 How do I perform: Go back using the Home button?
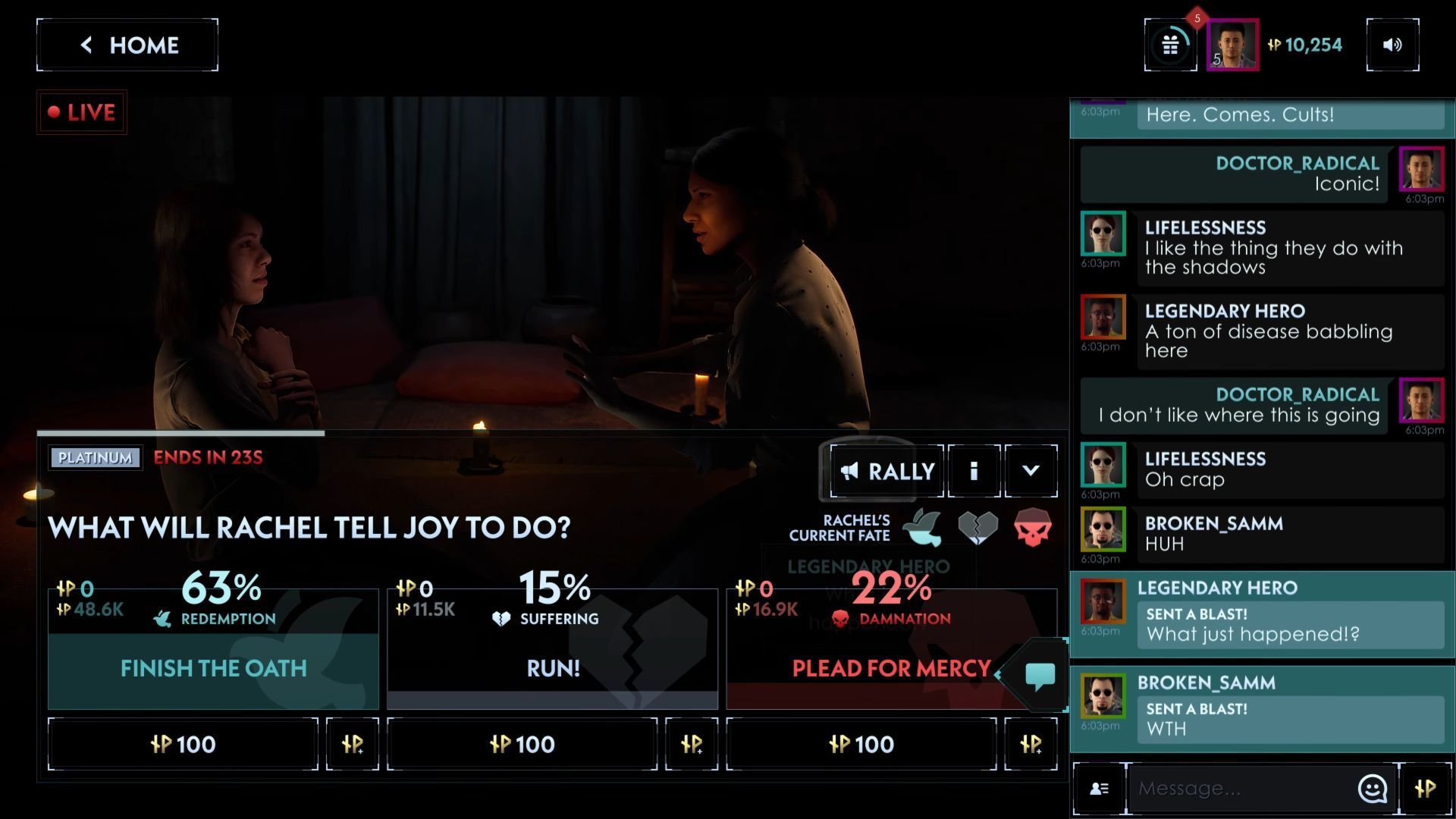tap(127, 45)
